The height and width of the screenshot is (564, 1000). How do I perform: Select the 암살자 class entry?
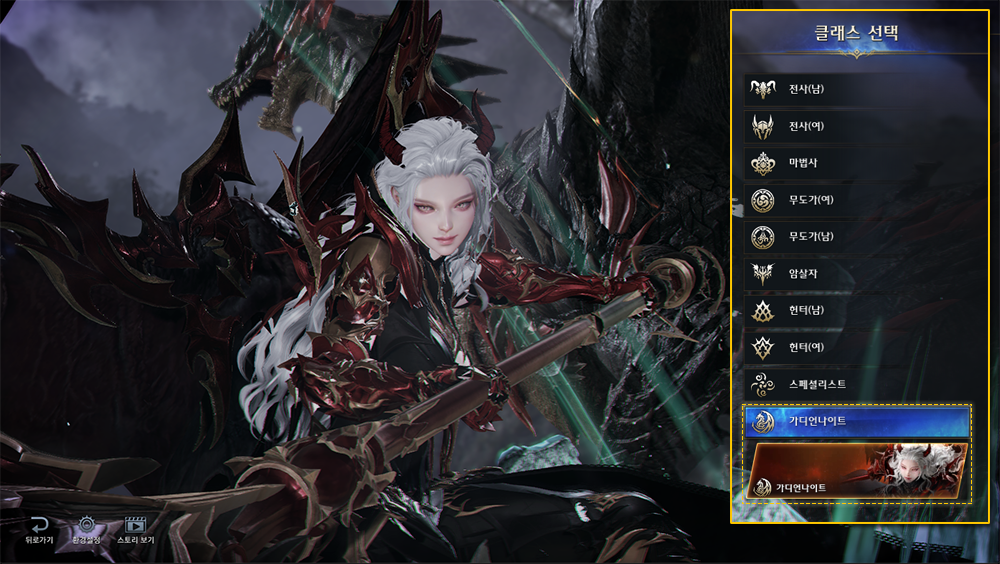tap(855, 273)
